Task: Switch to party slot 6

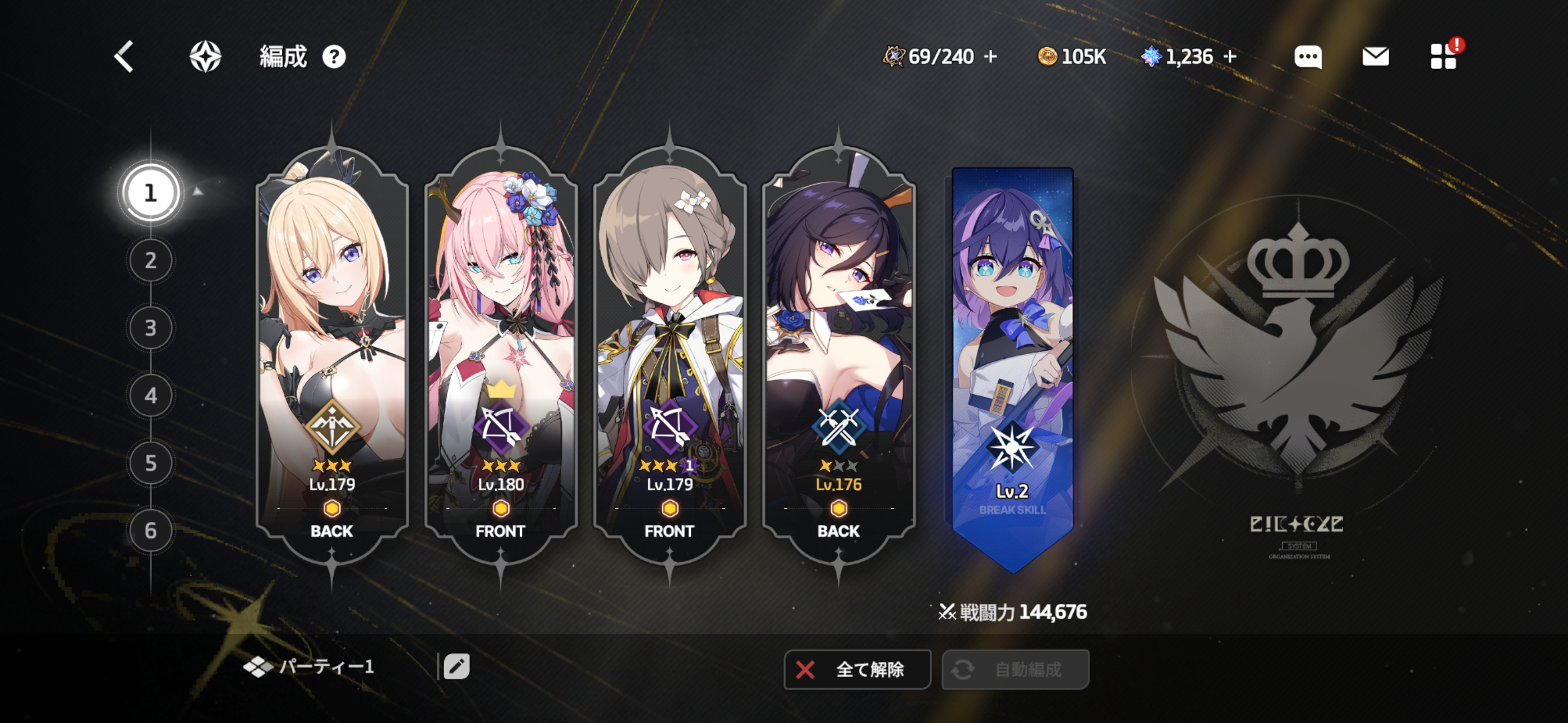Action: tap(150, 531)
